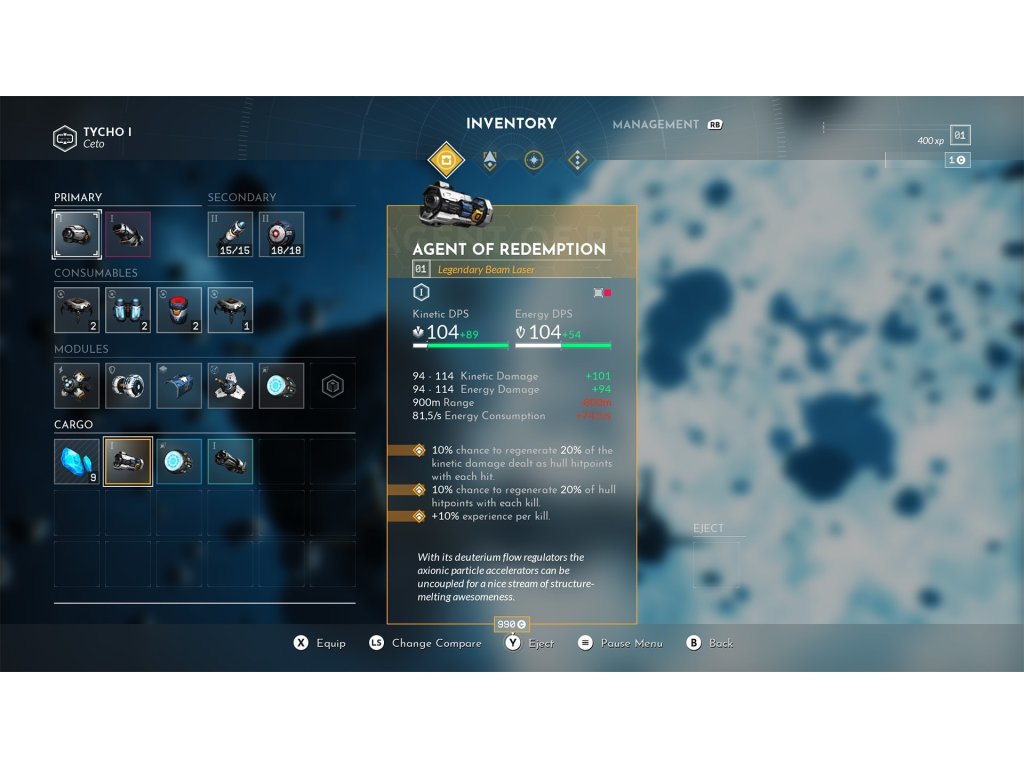
Task: Click the empty Eject drop slot
Action: [716, 564]
